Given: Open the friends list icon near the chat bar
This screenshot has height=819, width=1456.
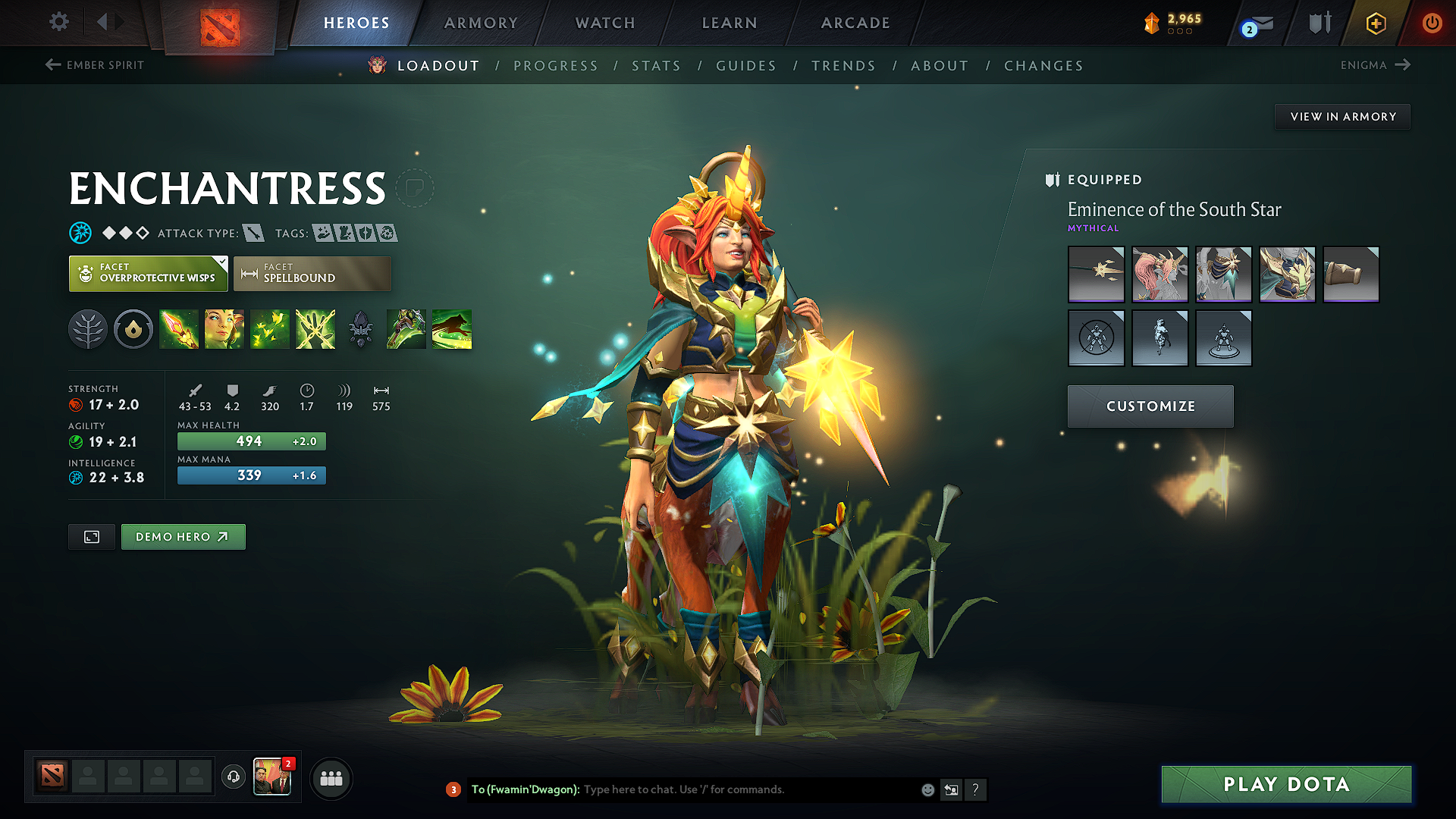Looking at the screenshot, I should click(x=331, y=778).
